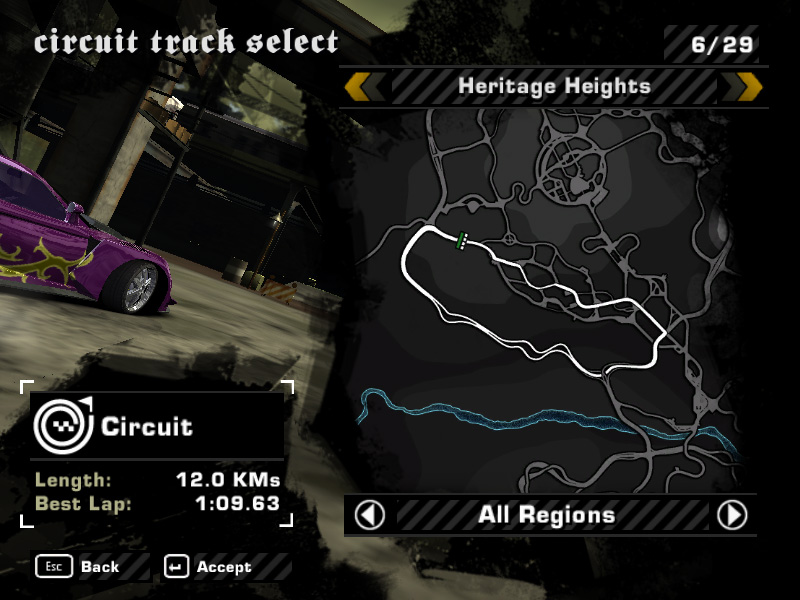Click the All Regions selector label
The height and width of the screenshot is (600, 800).
[546, 515]
